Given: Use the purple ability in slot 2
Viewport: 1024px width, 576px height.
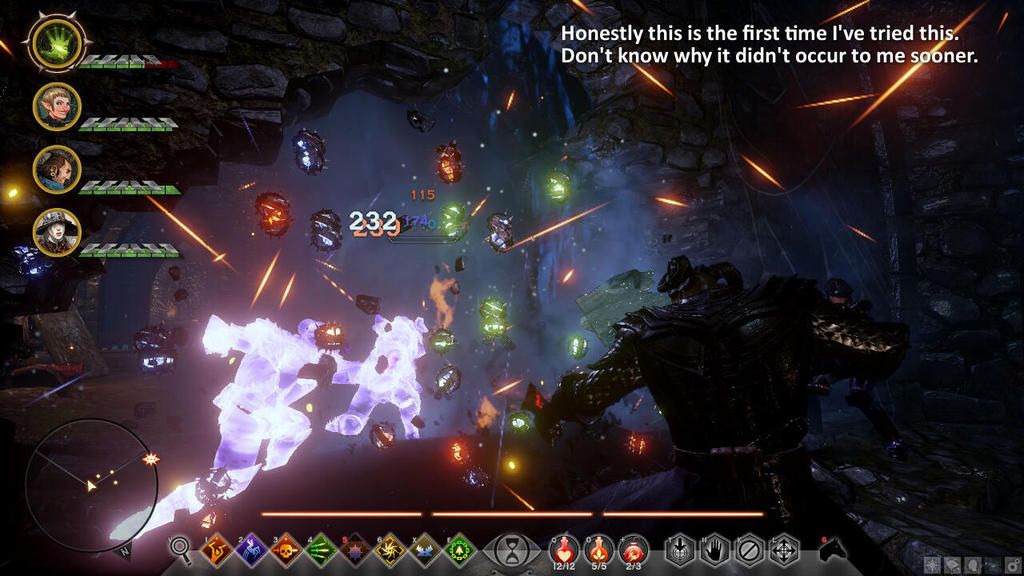Looking at the screenshot, I should (x=249, y=549).
